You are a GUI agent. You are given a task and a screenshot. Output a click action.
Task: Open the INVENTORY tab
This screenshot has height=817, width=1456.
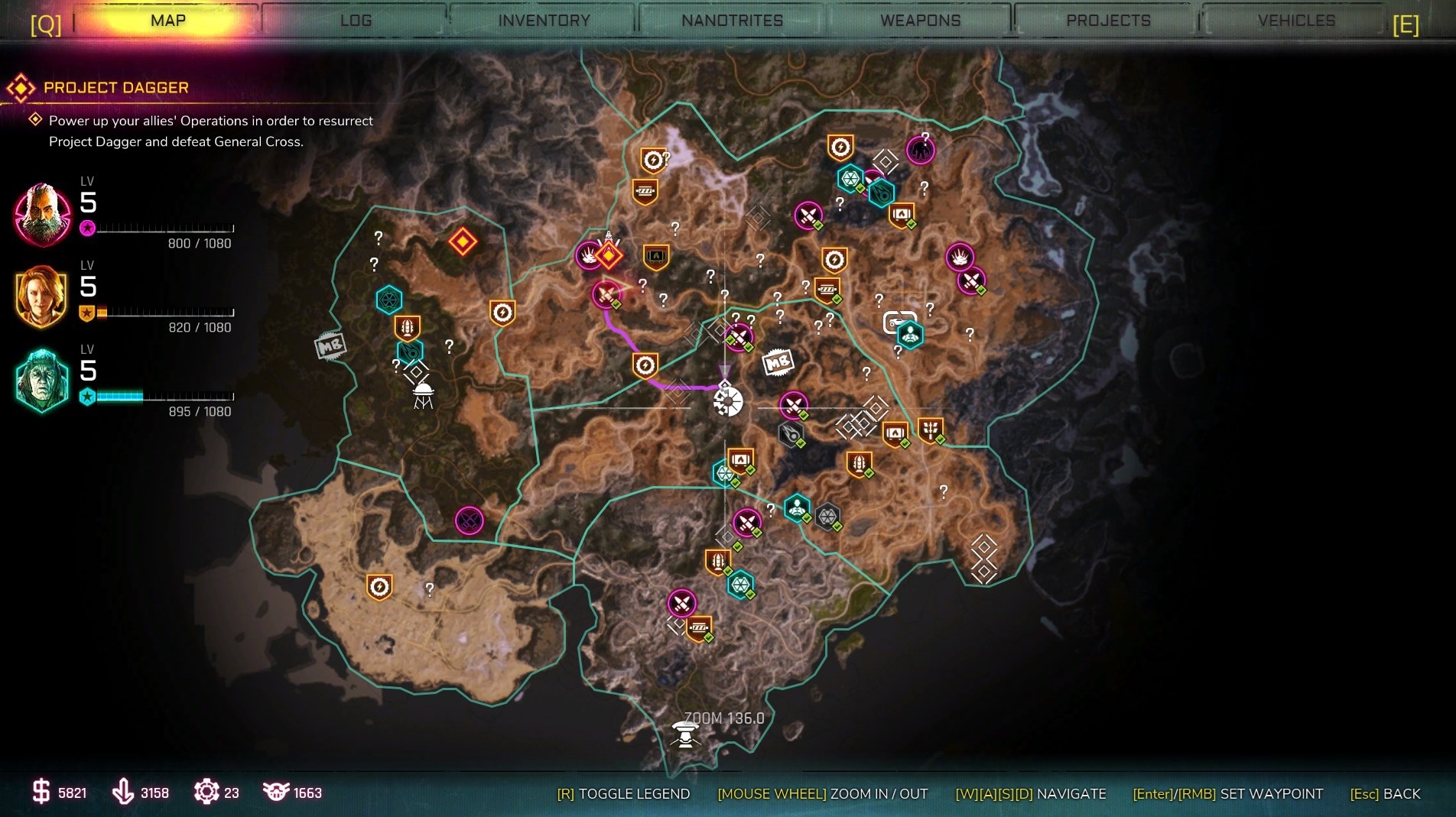coord(544,21)
